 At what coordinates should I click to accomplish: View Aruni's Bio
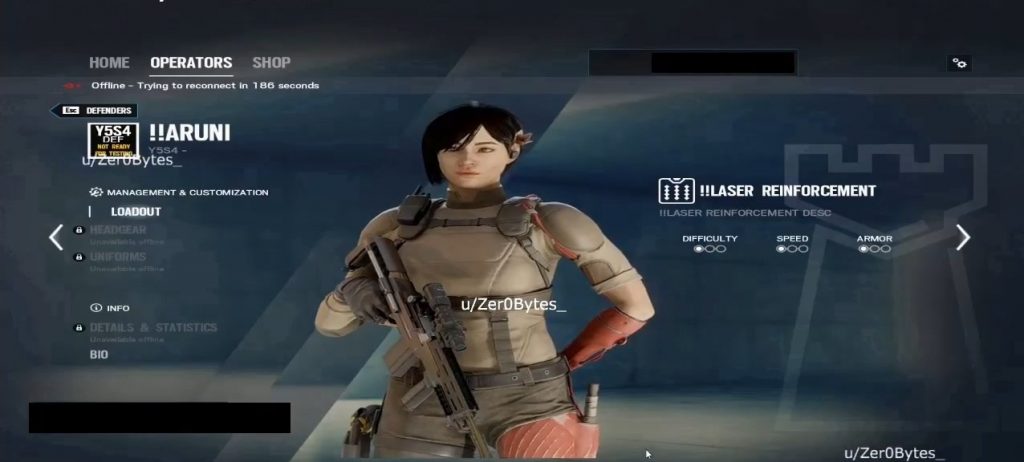point(99,355)
